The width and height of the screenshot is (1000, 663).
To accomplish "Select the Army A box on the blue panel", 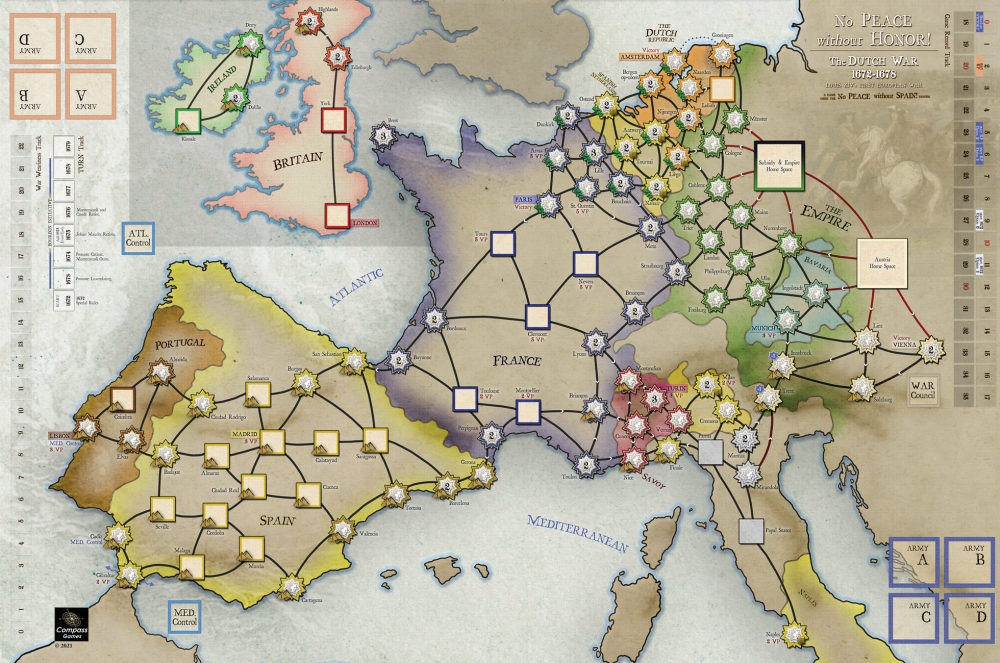I will click(x=912, y=564).
